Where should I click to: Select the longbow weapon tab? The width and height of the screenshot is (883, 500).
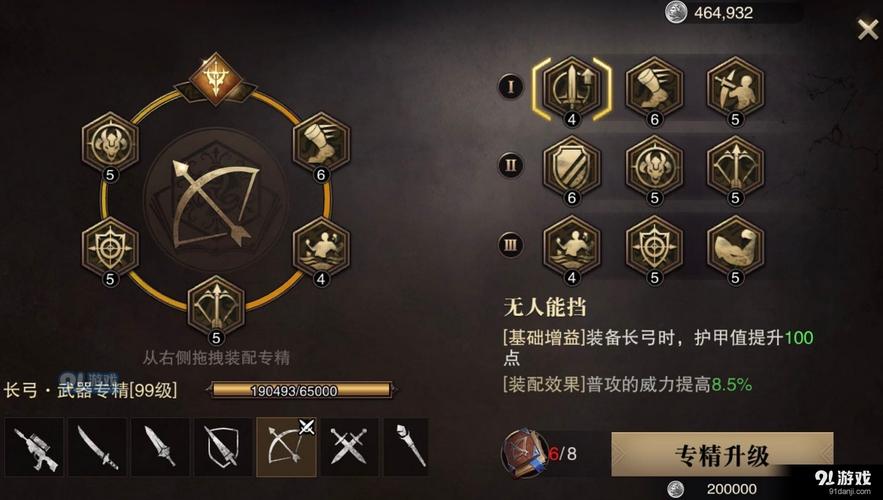tap(286, 446)
